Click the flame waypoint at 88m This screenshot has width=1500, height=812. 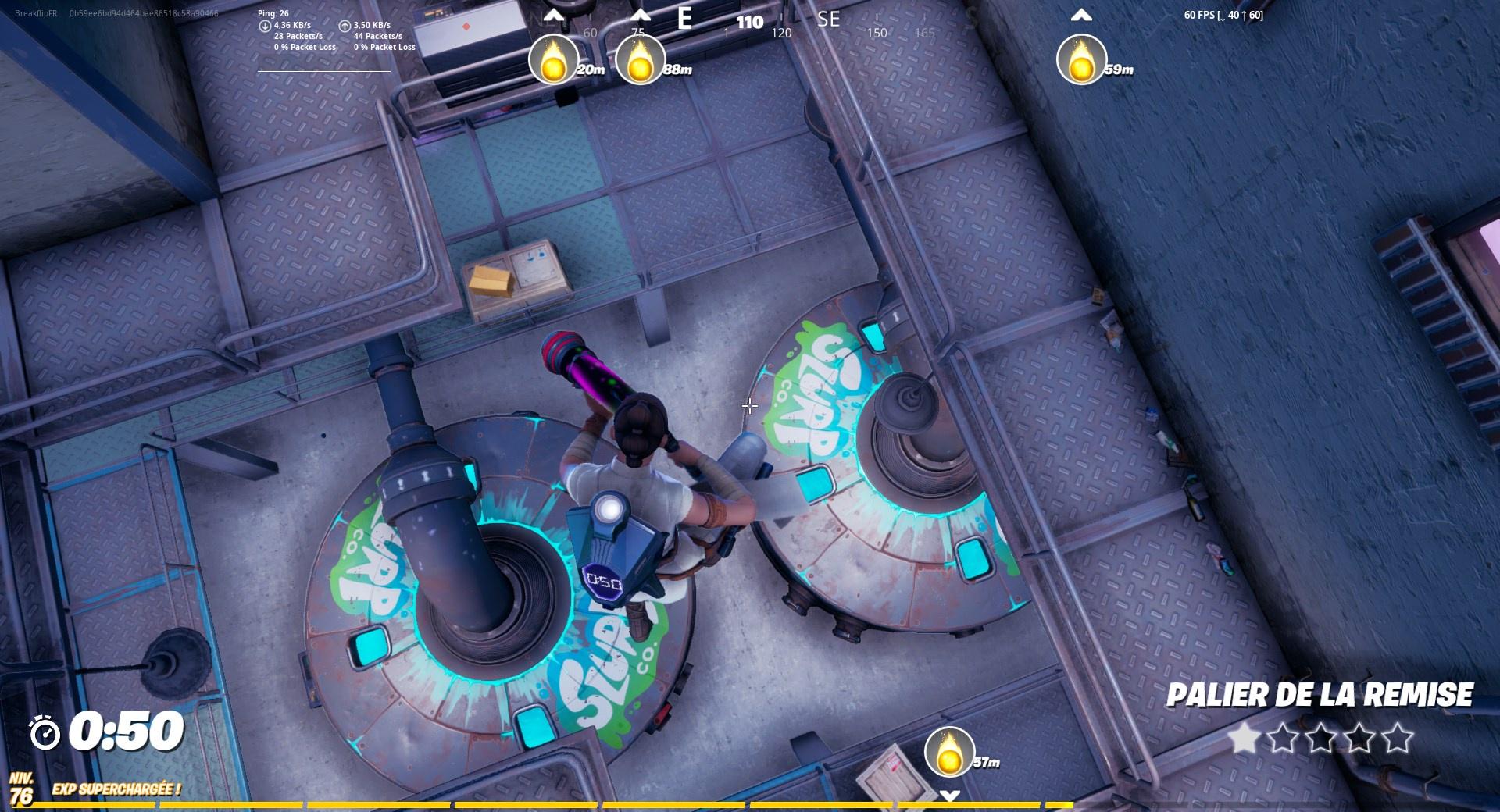coord(641,62)
